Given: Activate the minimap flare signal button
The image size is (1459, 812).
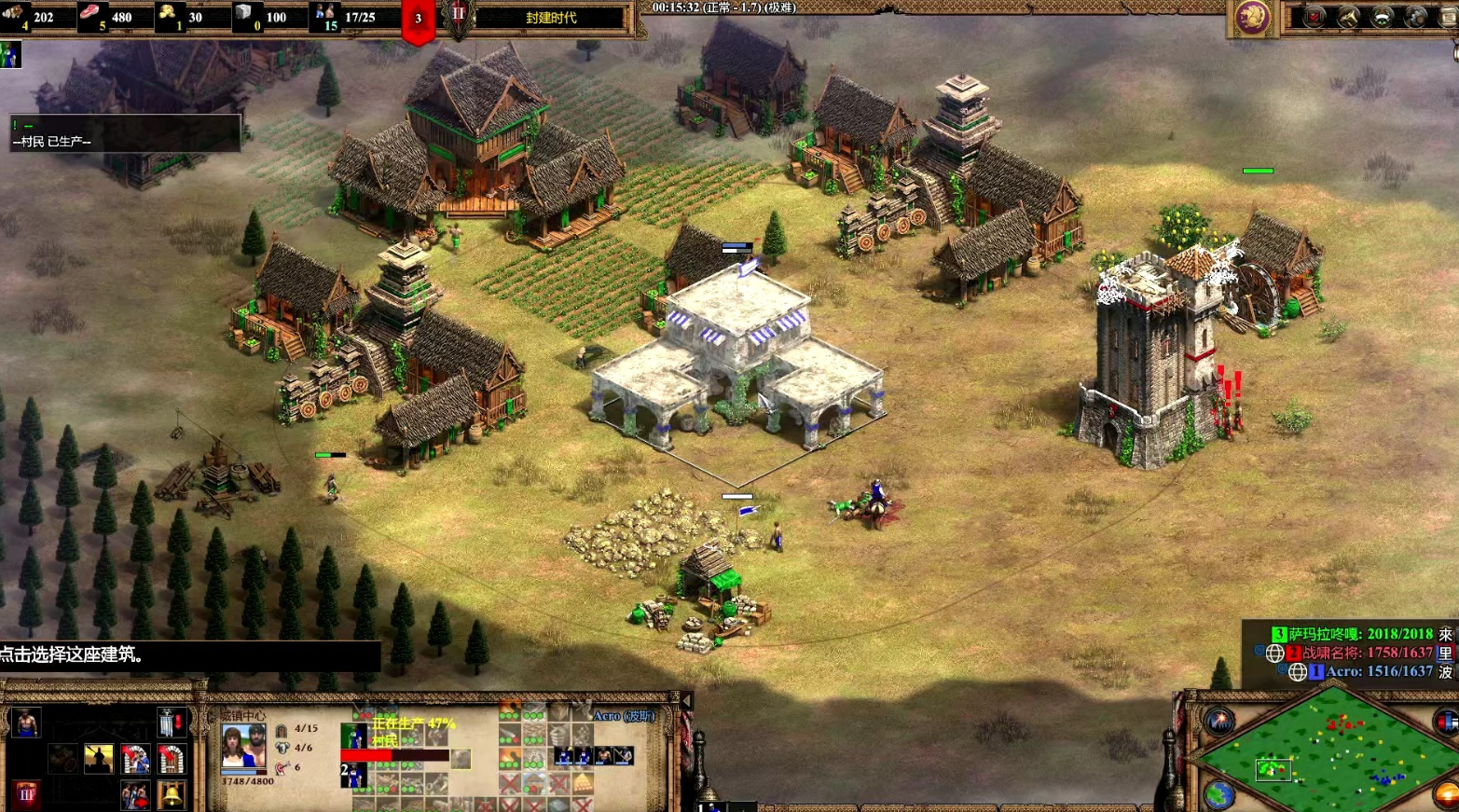Looking at the screenshot, I should (1218, 721).
